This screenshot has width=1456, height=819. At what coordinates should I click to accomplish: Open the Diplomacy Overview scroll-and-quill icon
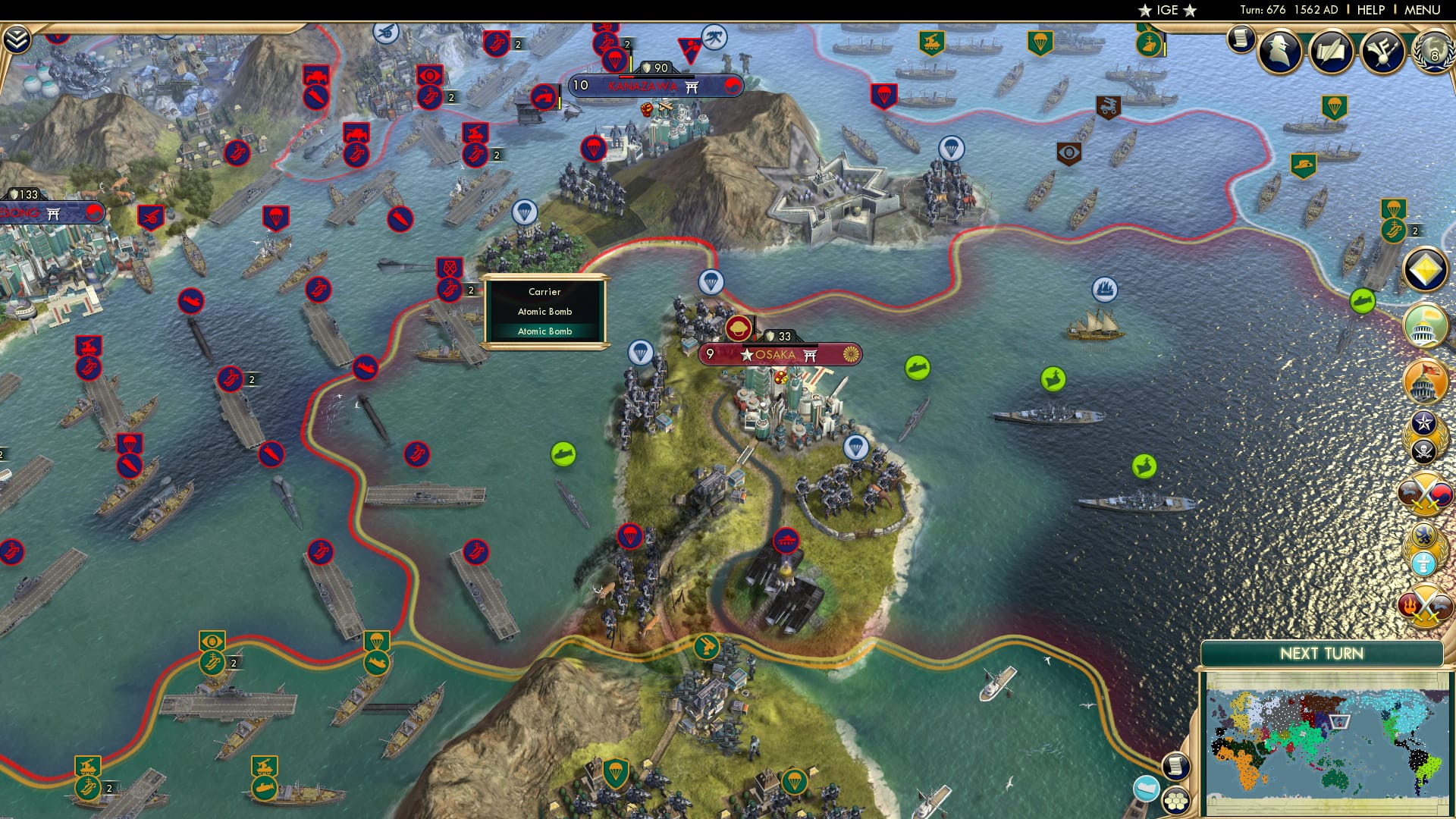coord(1331,50)
